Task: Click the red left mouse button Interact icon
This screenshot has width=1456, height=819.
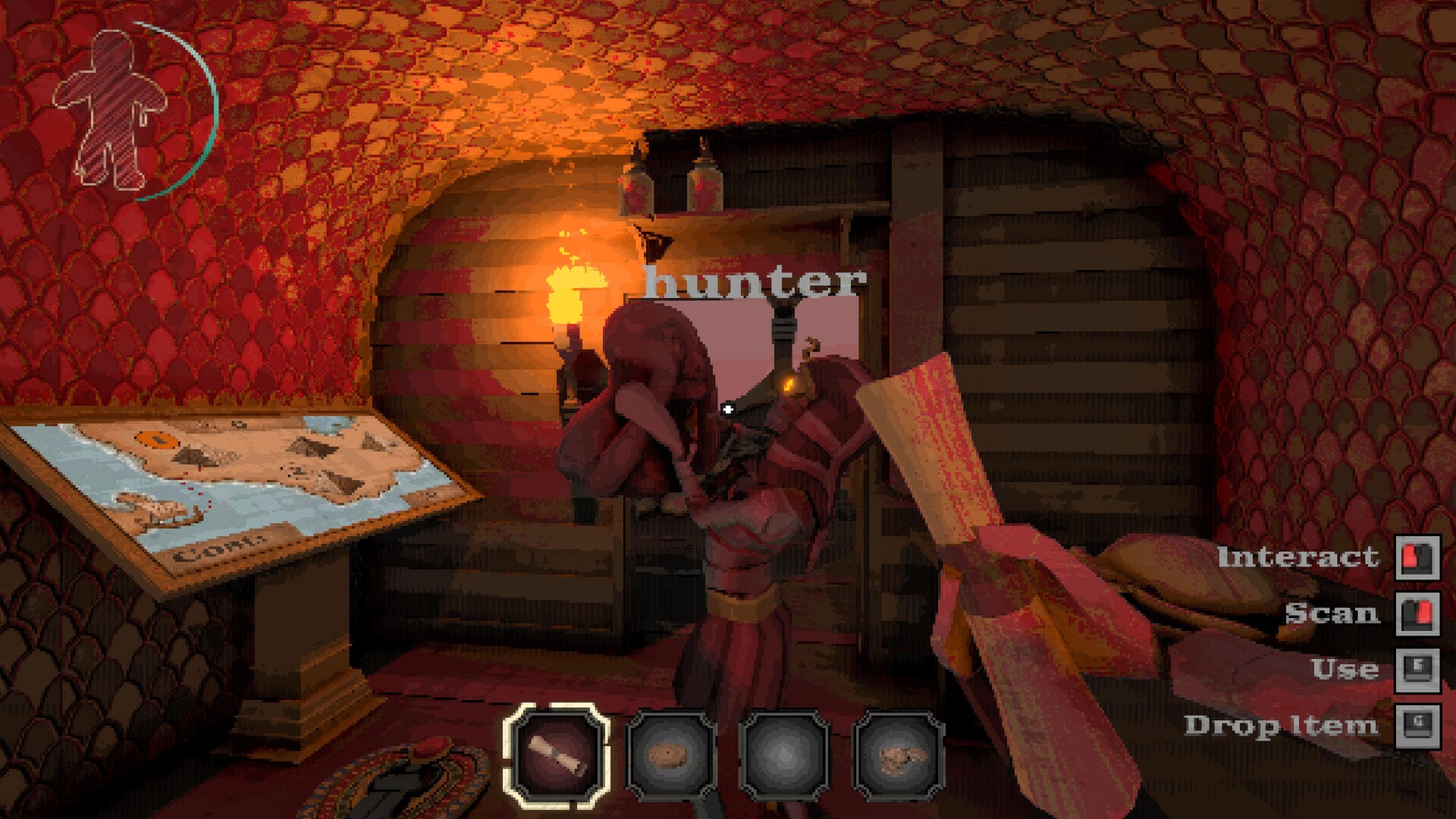Action: coord(1417,559)
